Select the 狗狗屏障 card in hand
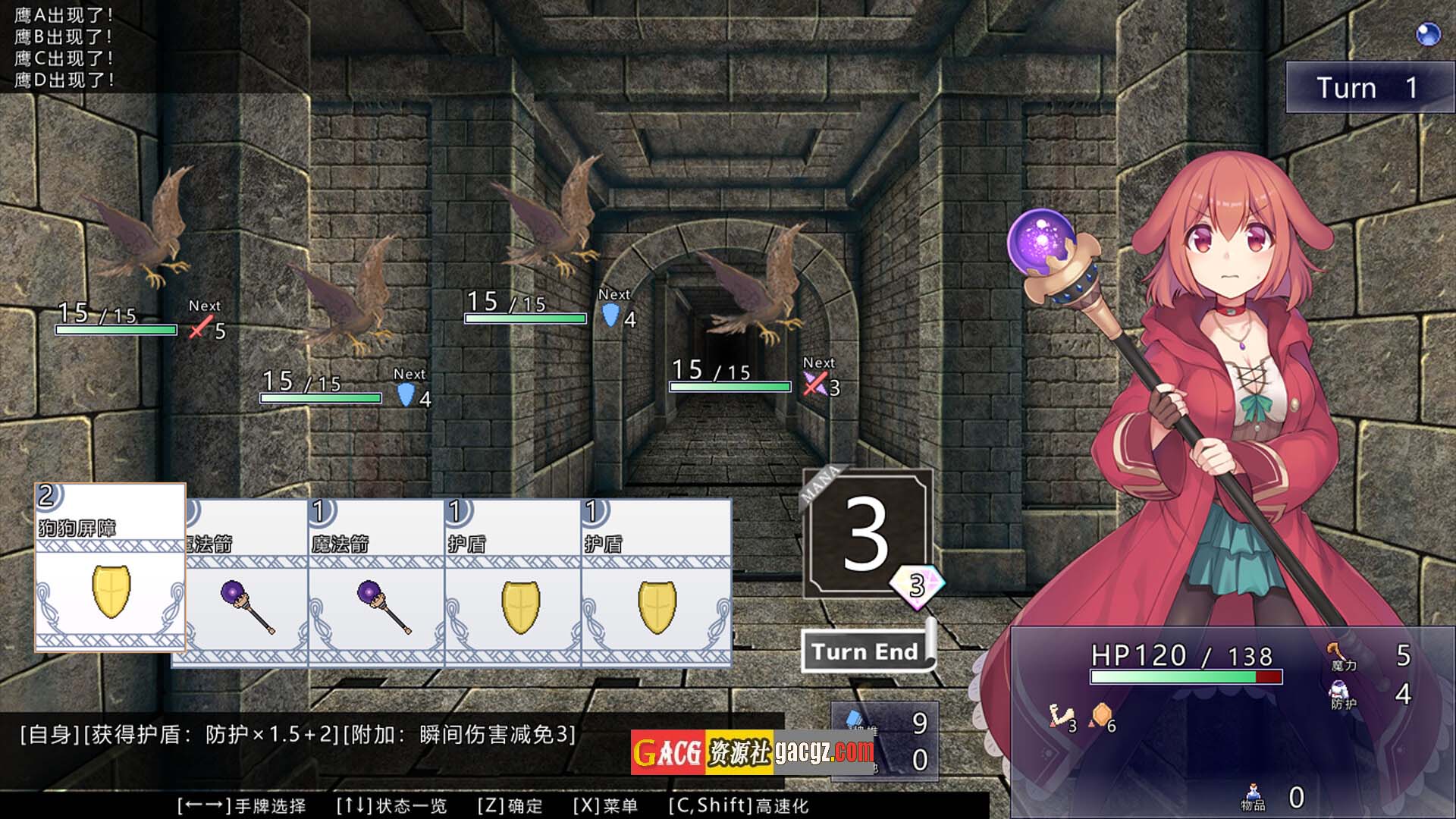Viewport: 1456px width, 819px height. pyautogui.click(x=111, y=567)
